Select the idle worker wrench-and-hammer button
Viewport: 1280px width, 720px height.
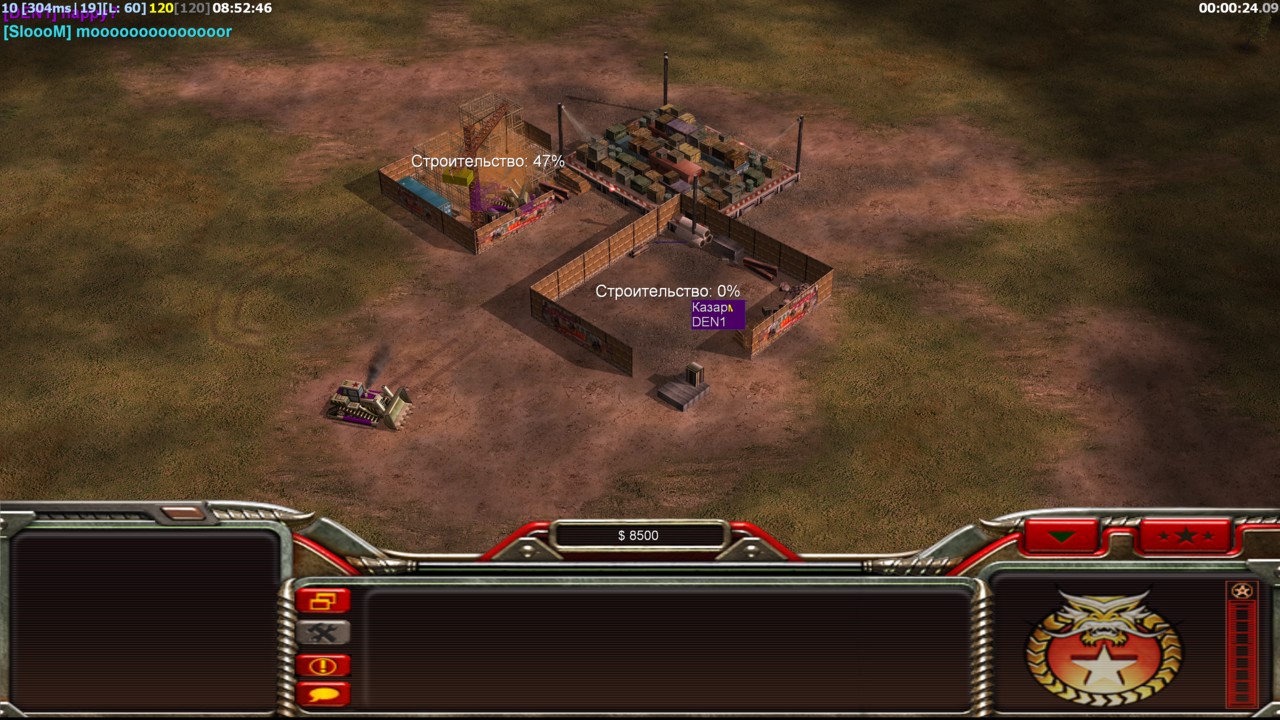pyautogui.click(x=323, y=633)
